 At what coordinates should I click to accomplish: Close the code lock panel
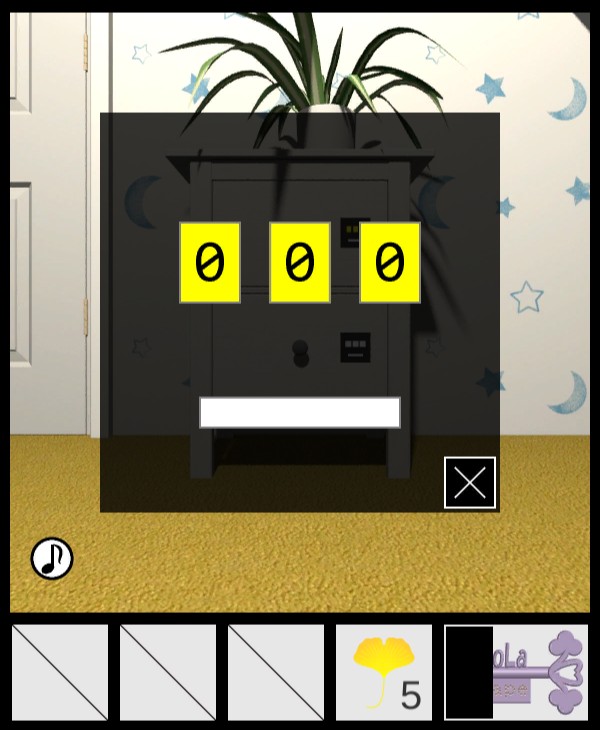pos(470,483)
